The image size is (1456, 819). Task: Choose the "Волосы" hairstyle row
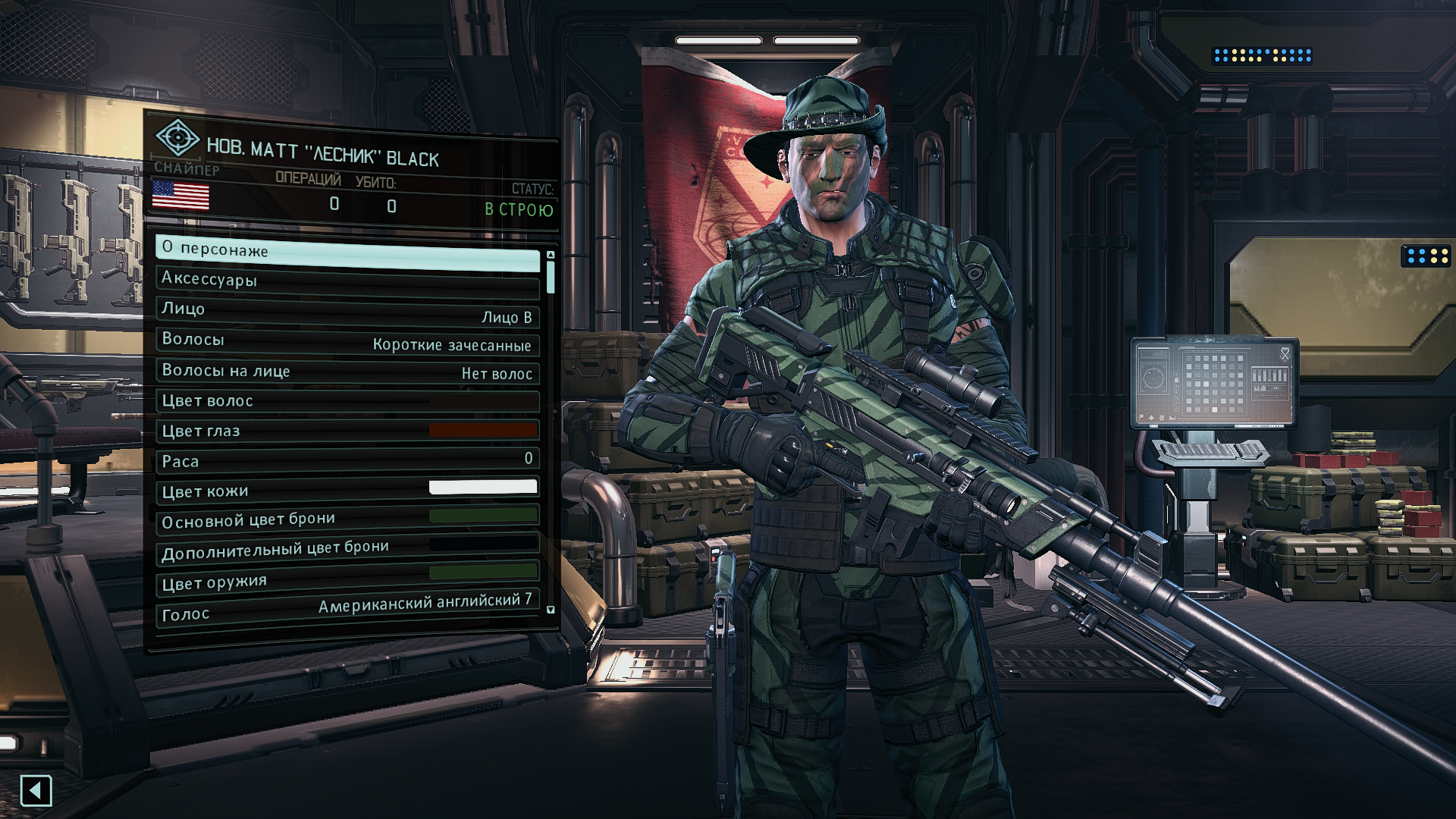click(347, 341)
